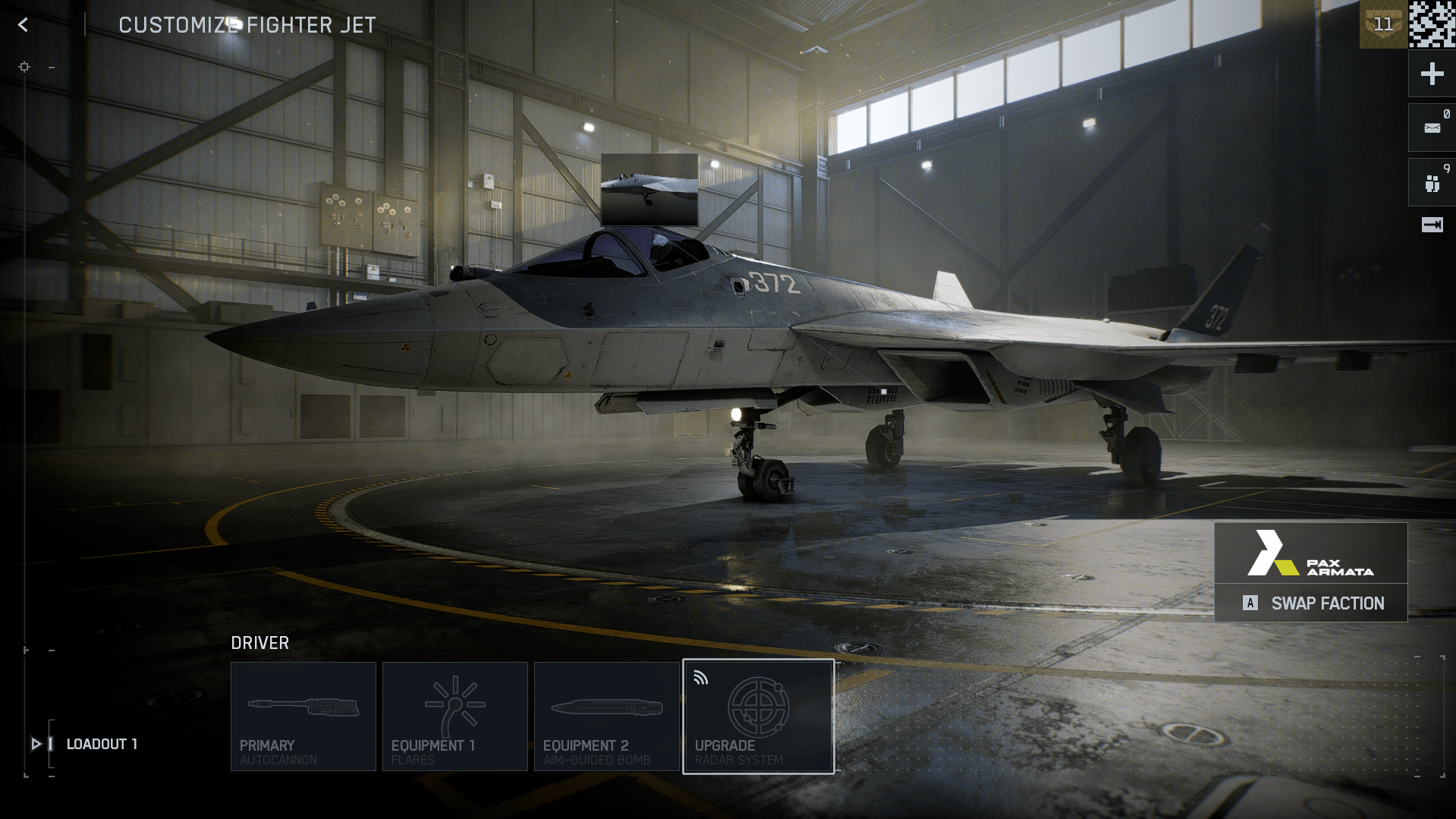Image resolution: width=1456 pixels, height=819 pixels.
Task: Open the Upgrade Radar System slot
Action: tap(758, 716)
